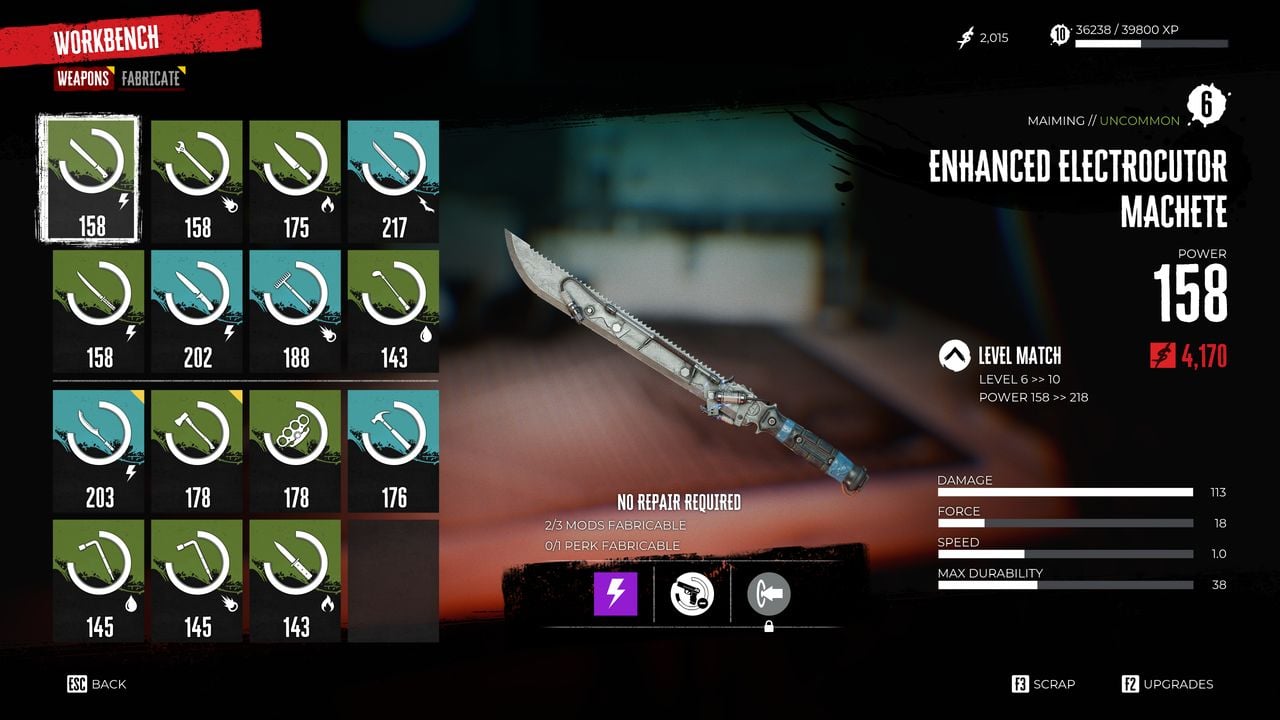Select the blue 202 power knife
Screen dimensions: 1280x720
click(x=197, y=310)
